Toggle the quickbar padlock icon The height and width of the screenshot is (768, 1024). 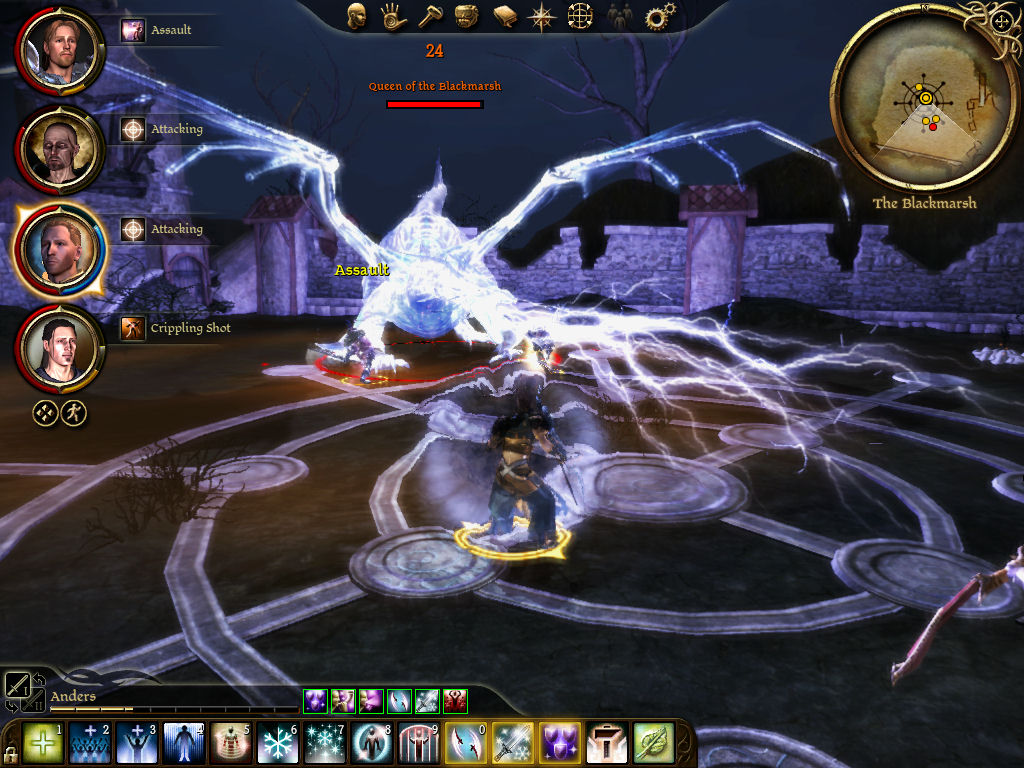(x=10, y=752)
